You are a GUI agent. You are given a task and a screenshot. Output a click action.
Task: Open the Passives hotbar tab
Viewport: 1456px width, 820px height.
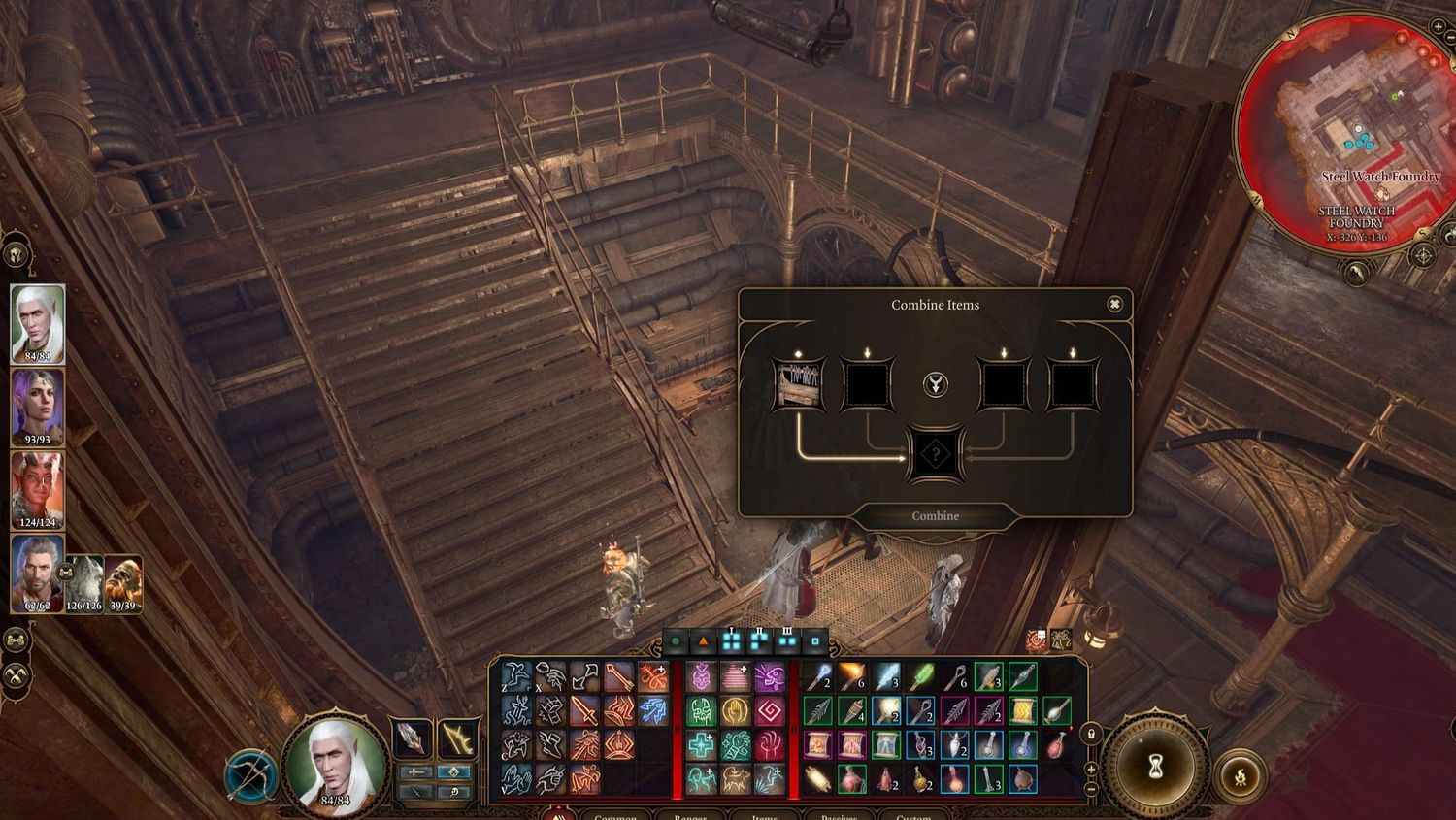click(839, 817)
